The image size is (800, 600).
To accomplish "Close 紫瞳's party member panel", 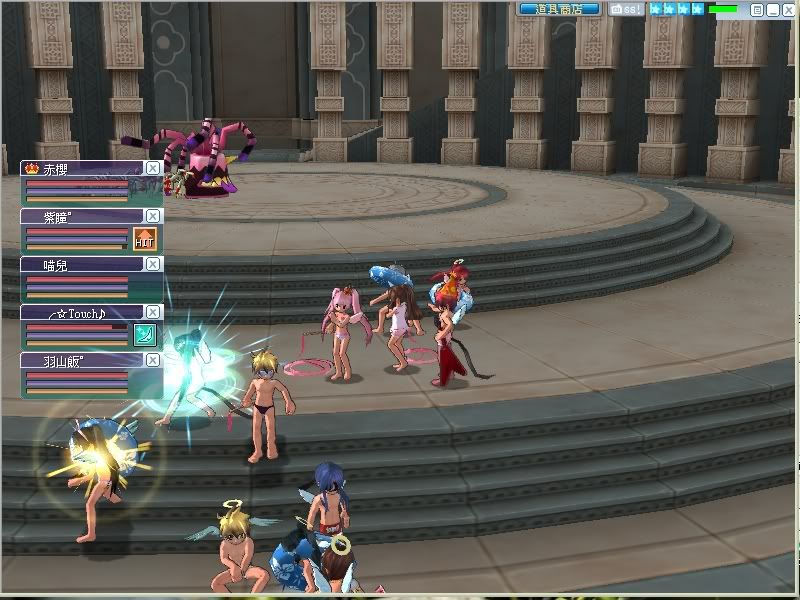I will click(x=152, y=216).
